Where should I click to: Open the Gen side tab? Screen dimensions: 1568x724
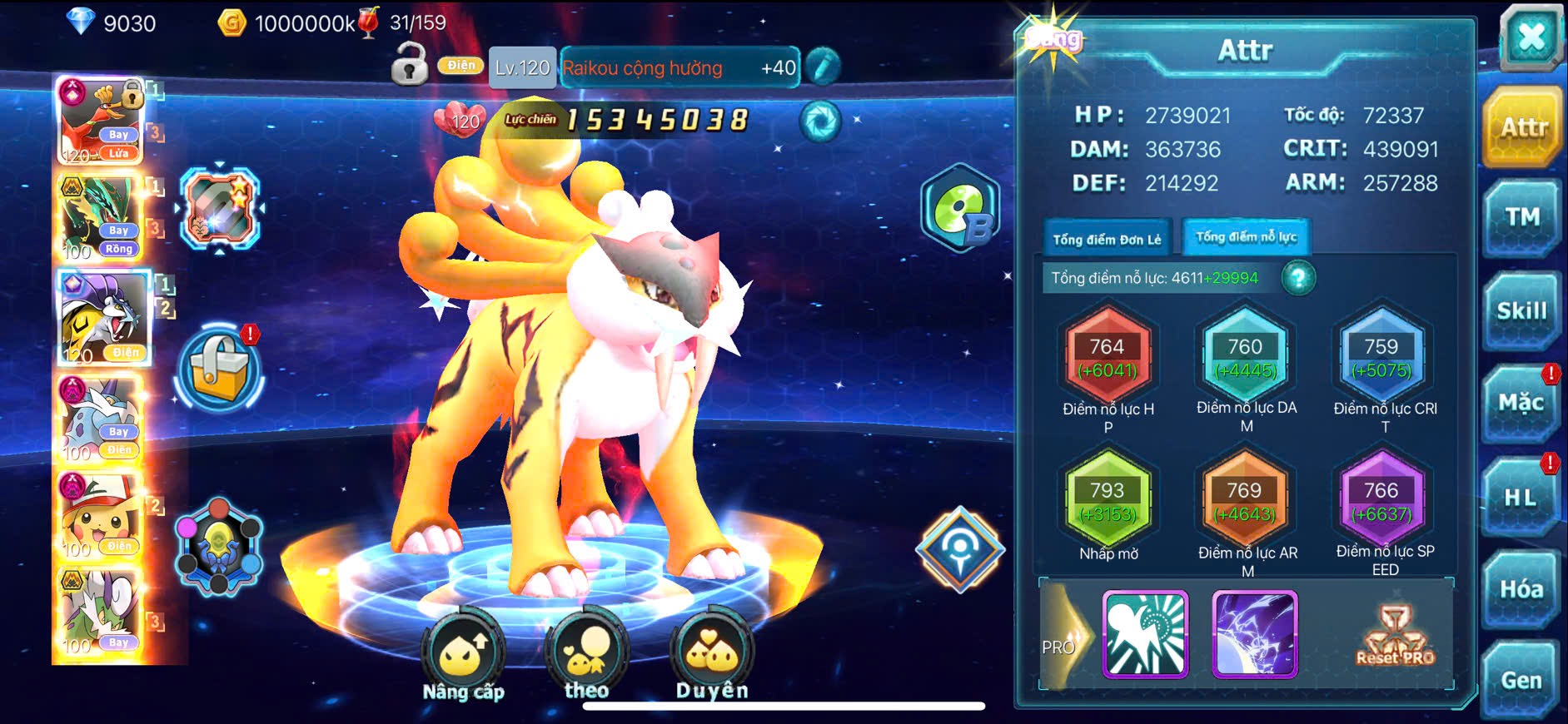pos(1522,681)
